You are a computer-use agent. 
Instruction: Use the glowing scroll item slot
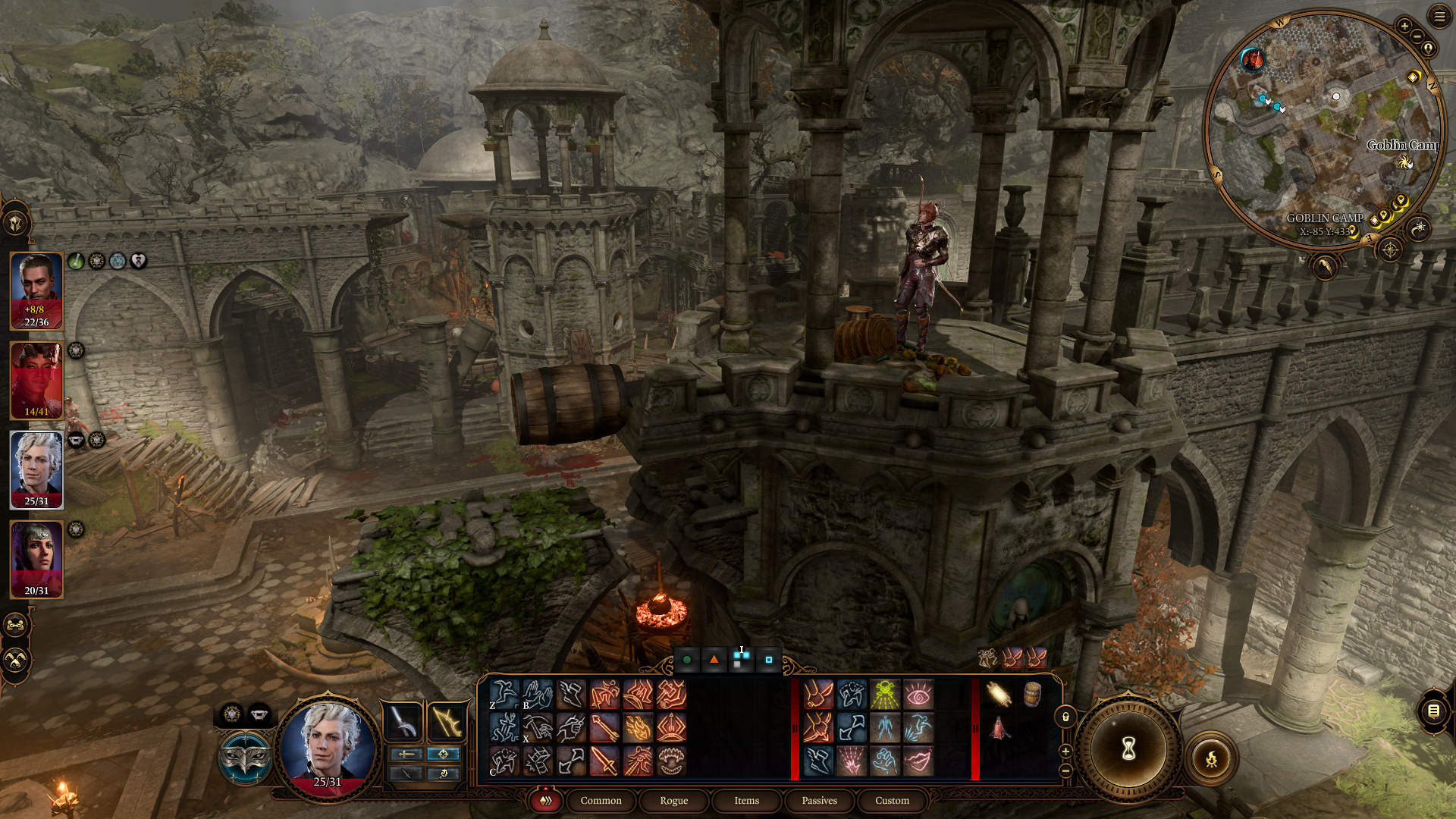point(999,694)
